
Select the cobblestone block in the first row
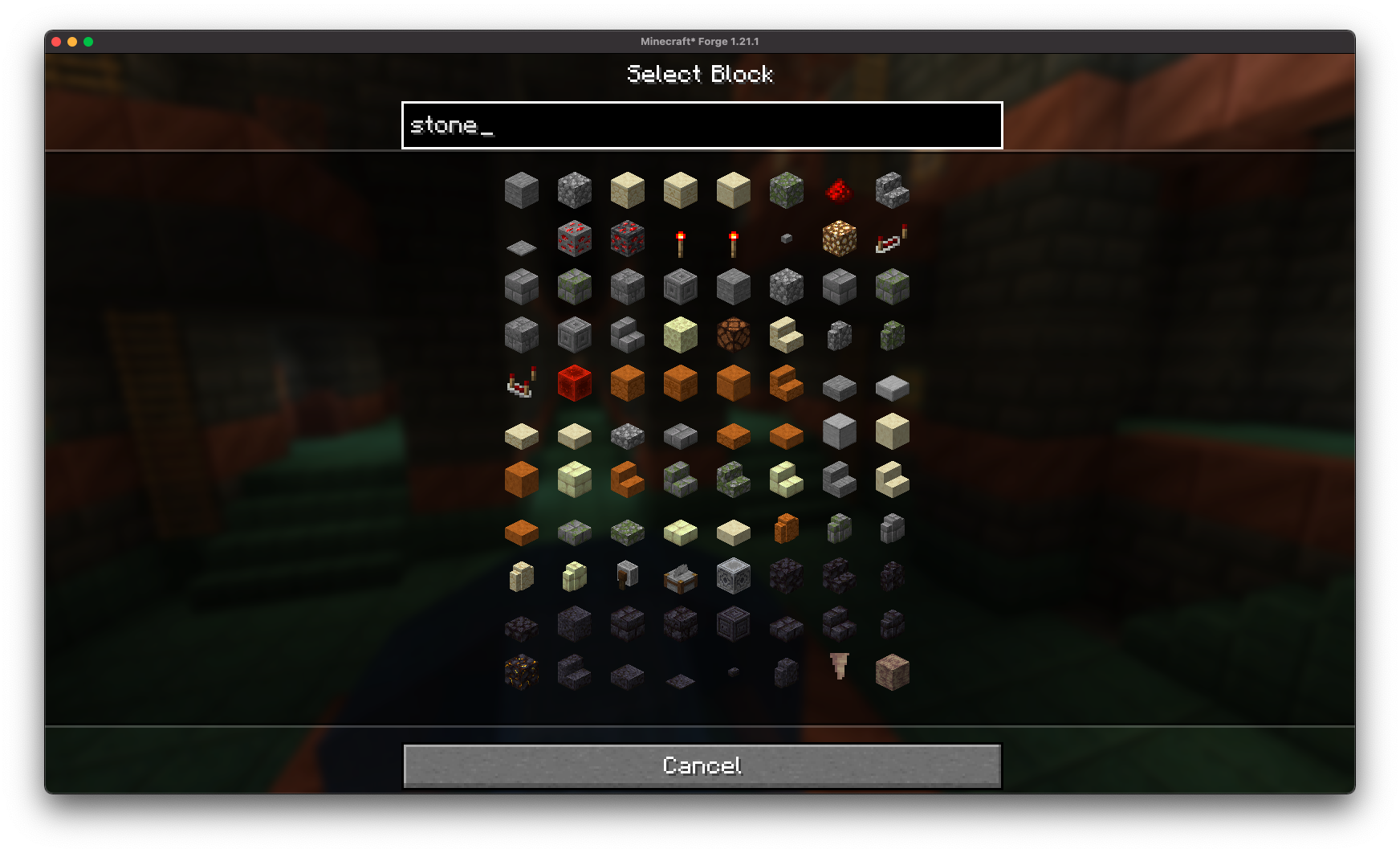573,190
